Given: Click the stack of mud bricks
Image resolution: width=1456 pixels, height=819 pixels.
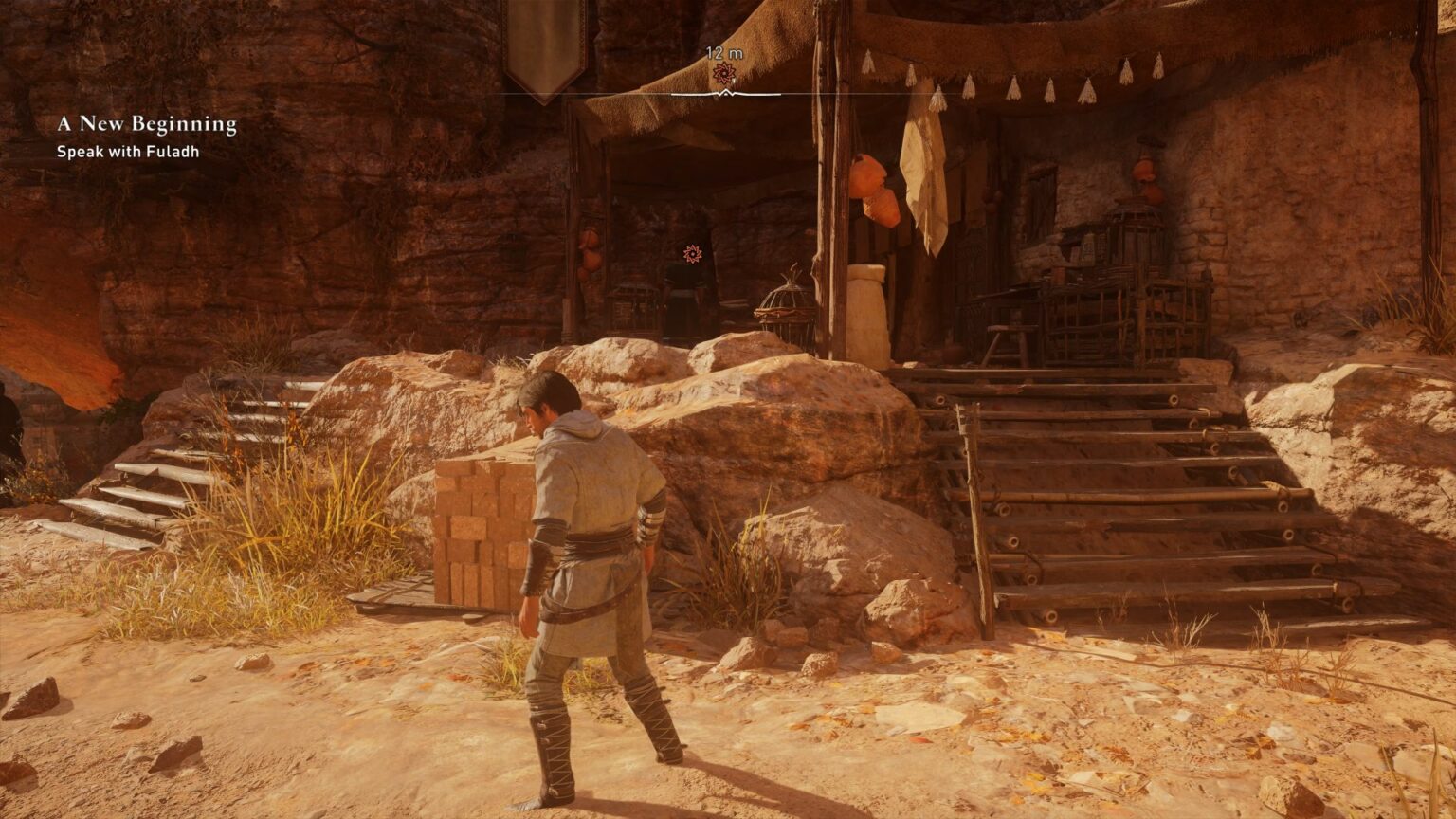Looking at the screenshot, I should point(479,531).
